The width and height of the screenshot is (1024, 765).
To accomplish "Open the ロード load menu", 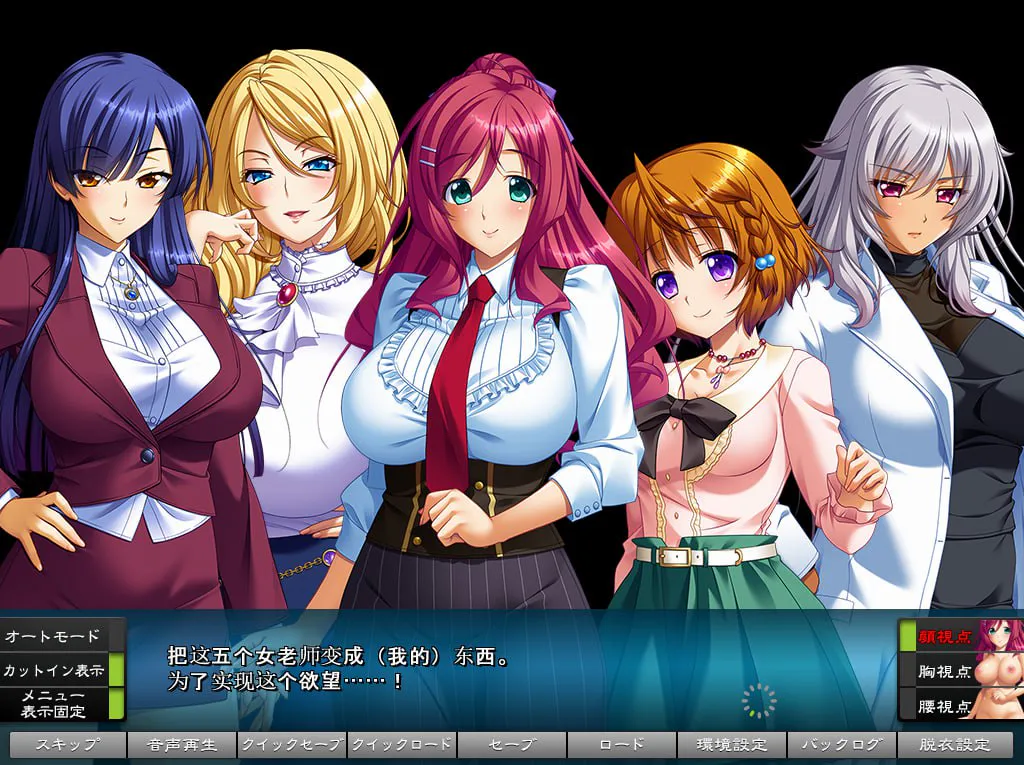I will click(622, 745).
